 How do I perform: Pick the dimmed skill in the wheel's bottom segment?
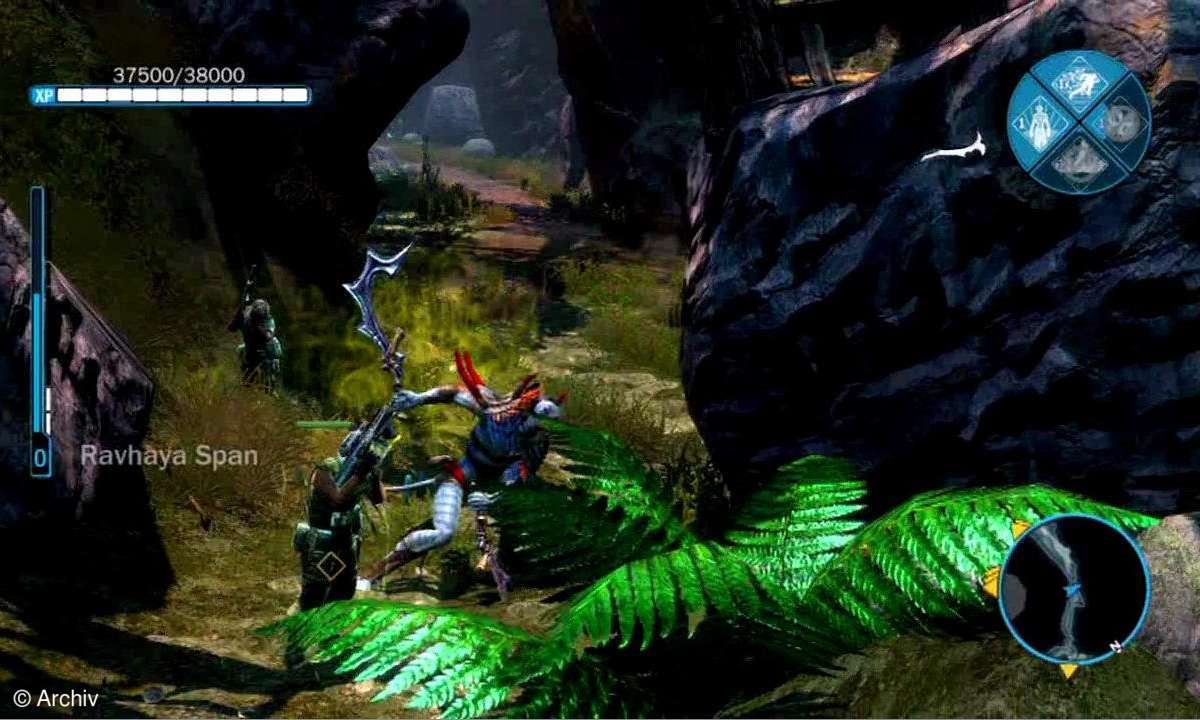[1078, 160]
